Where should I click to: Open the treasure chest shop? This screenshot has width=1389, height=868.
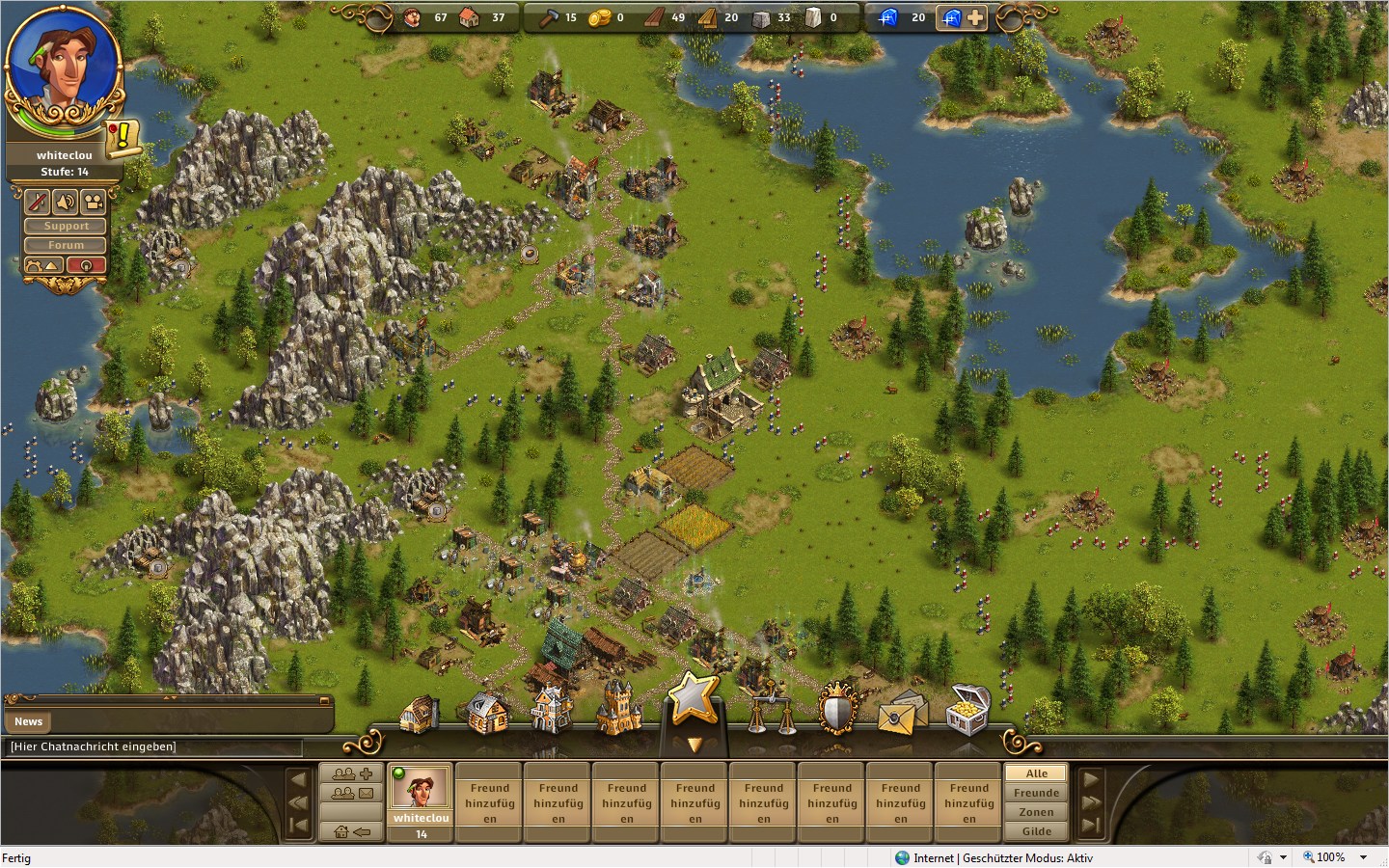(x=967, y=710)
